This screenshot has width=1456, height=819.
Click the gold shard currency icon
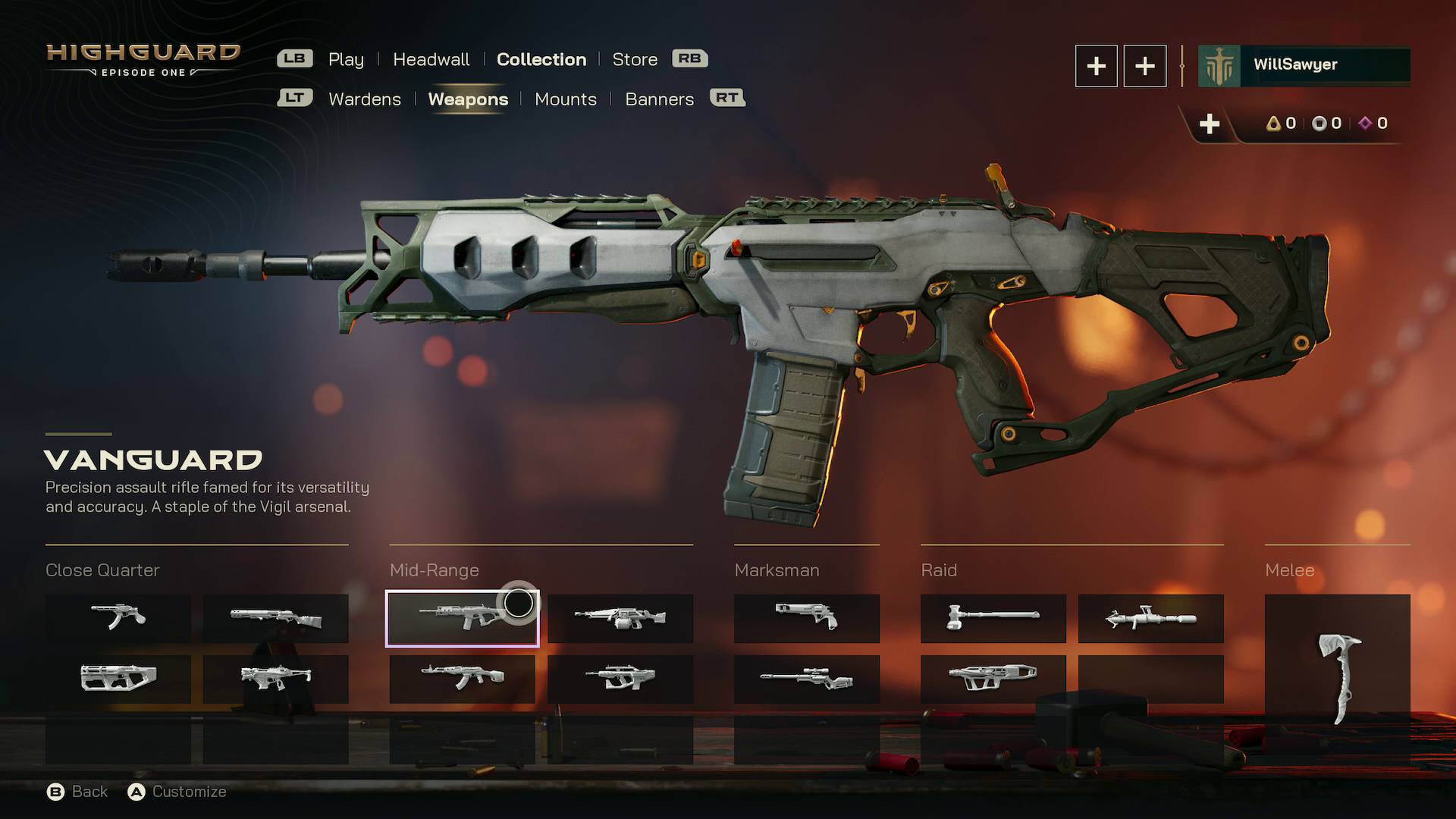[1273, 124]
